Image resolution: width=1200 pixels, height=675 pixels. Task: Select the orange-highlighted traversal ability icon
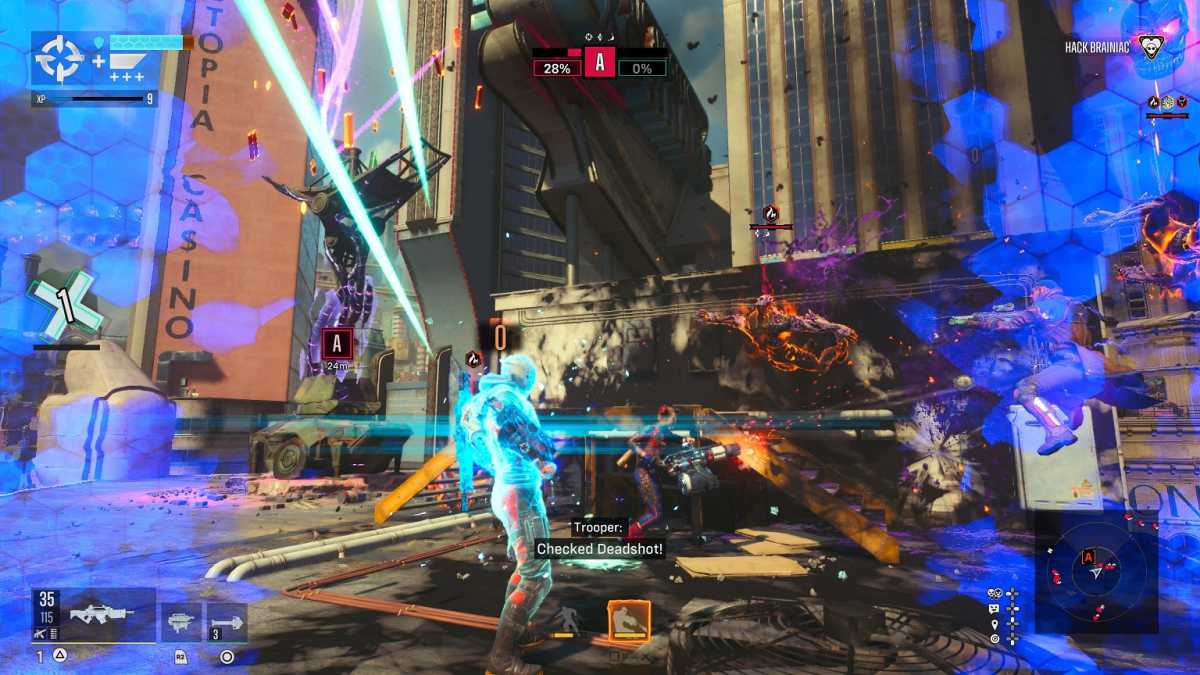pyautogui.click(x=629, y=620)
